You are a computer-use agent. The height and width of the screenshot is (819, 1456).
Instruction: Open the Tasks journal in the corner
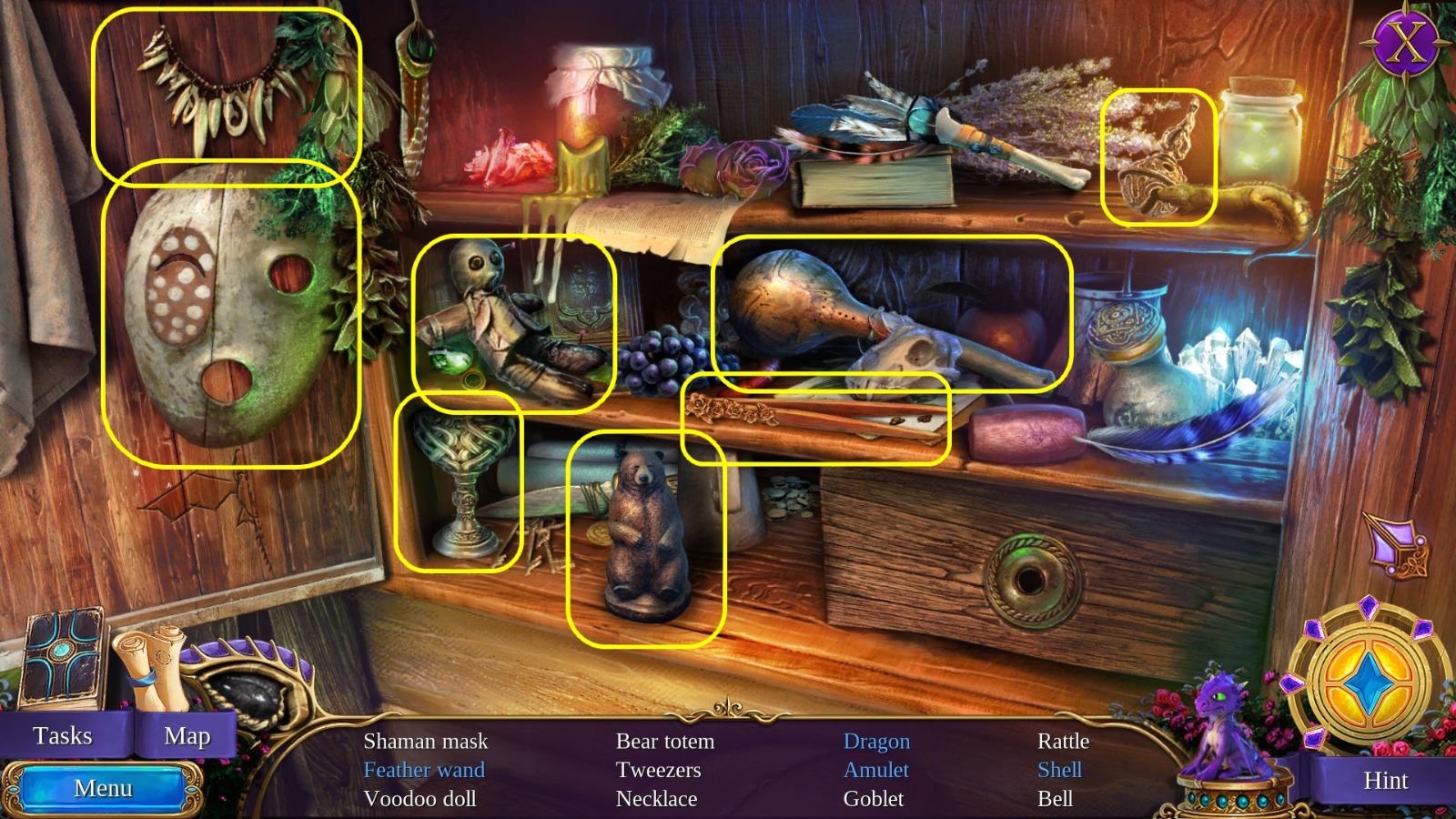pos(64,735)
